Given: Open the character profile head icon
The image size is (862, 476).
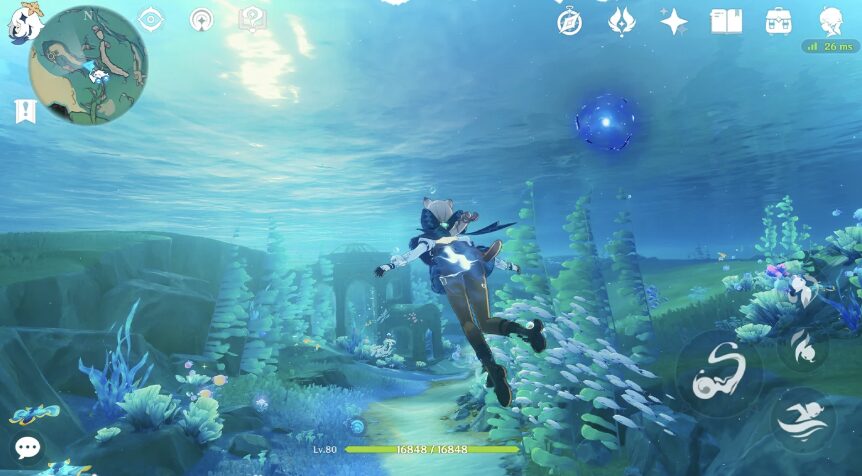Looking at the screenshot, I should [830, 20].
